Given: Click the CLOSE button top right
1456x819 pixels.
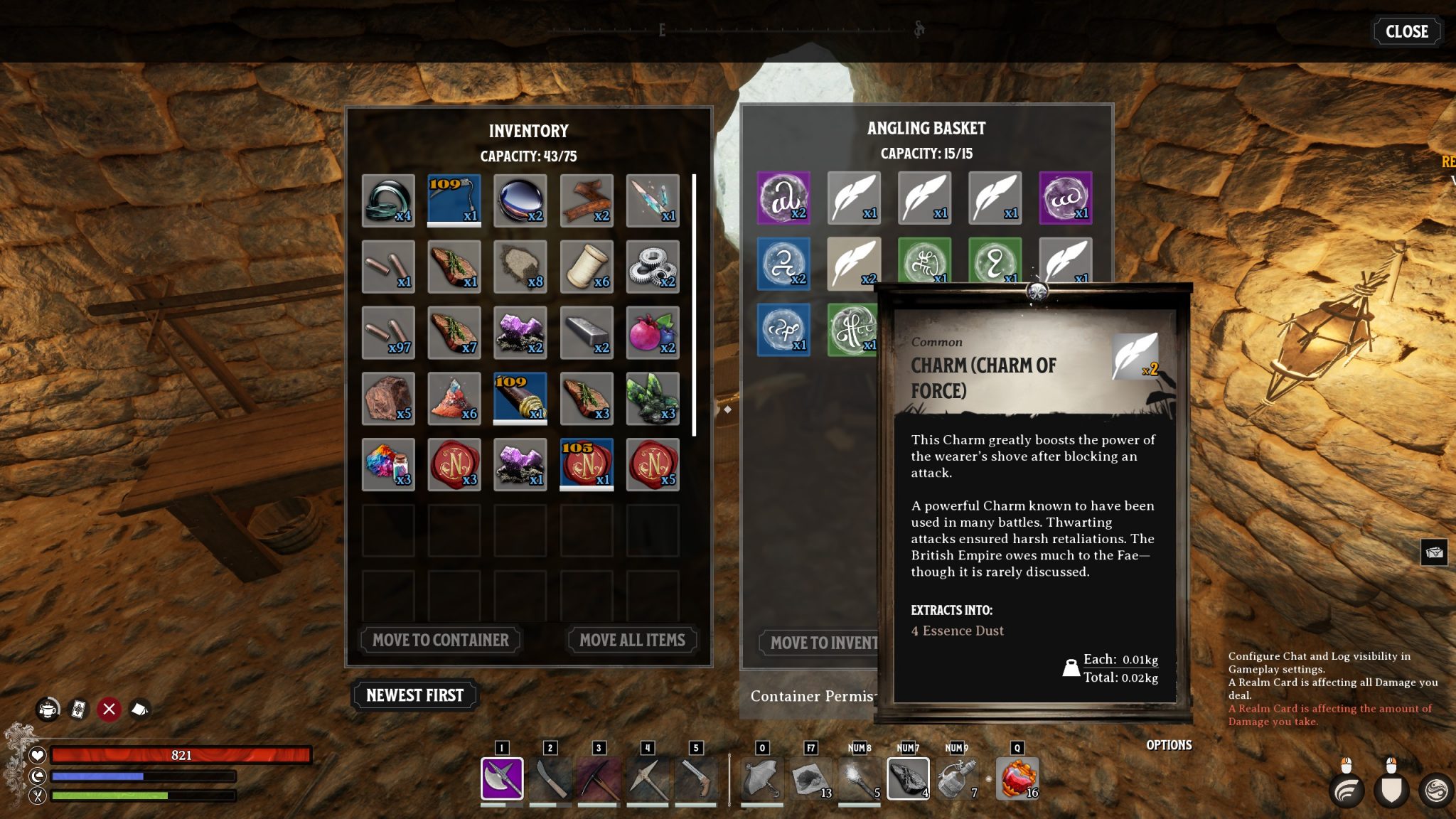Looking at the screenshot, I should [x=1406, y=31].
